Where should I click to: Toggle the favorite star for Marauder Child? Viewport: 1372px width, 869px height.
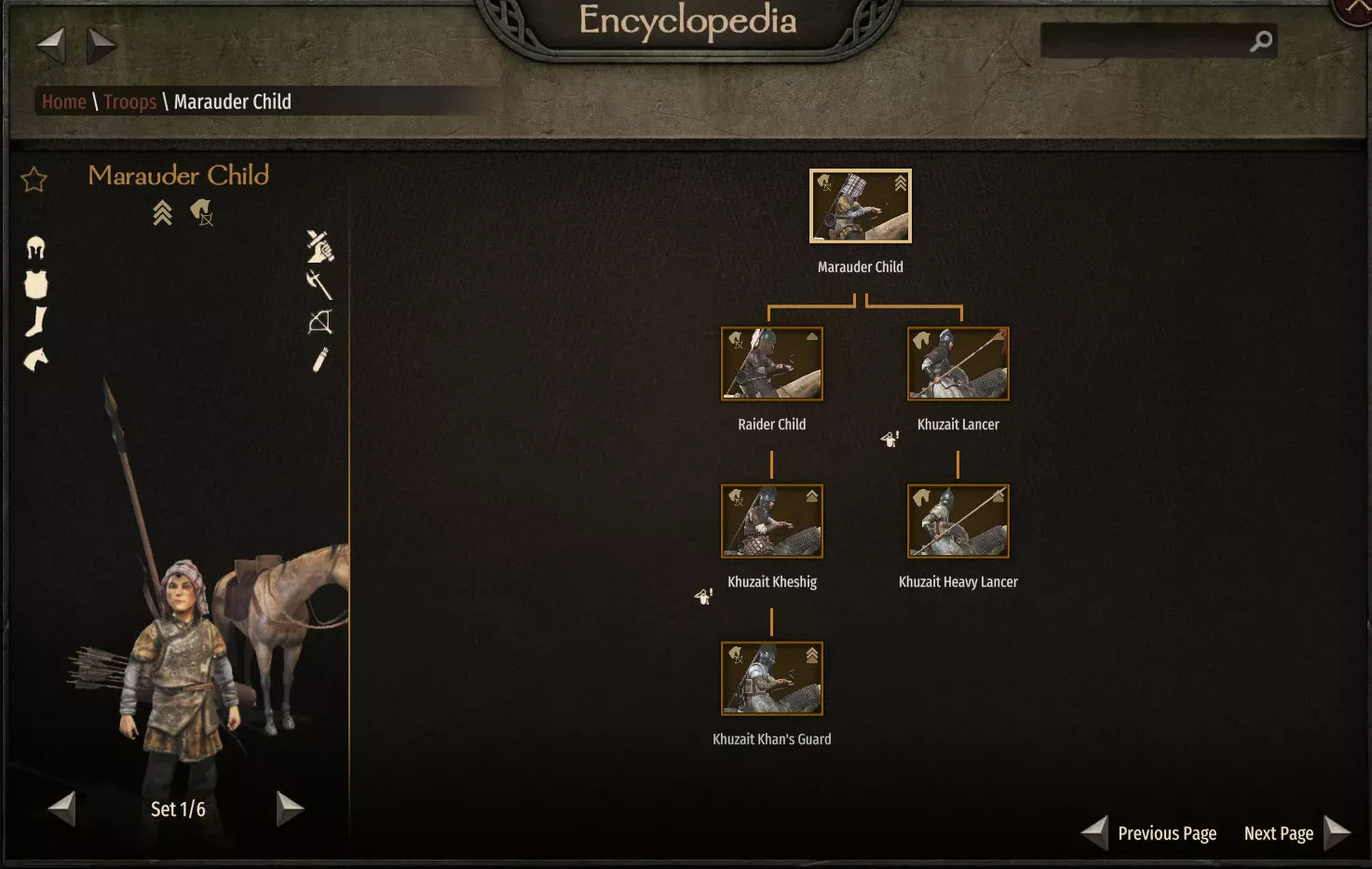pos(34,179)
